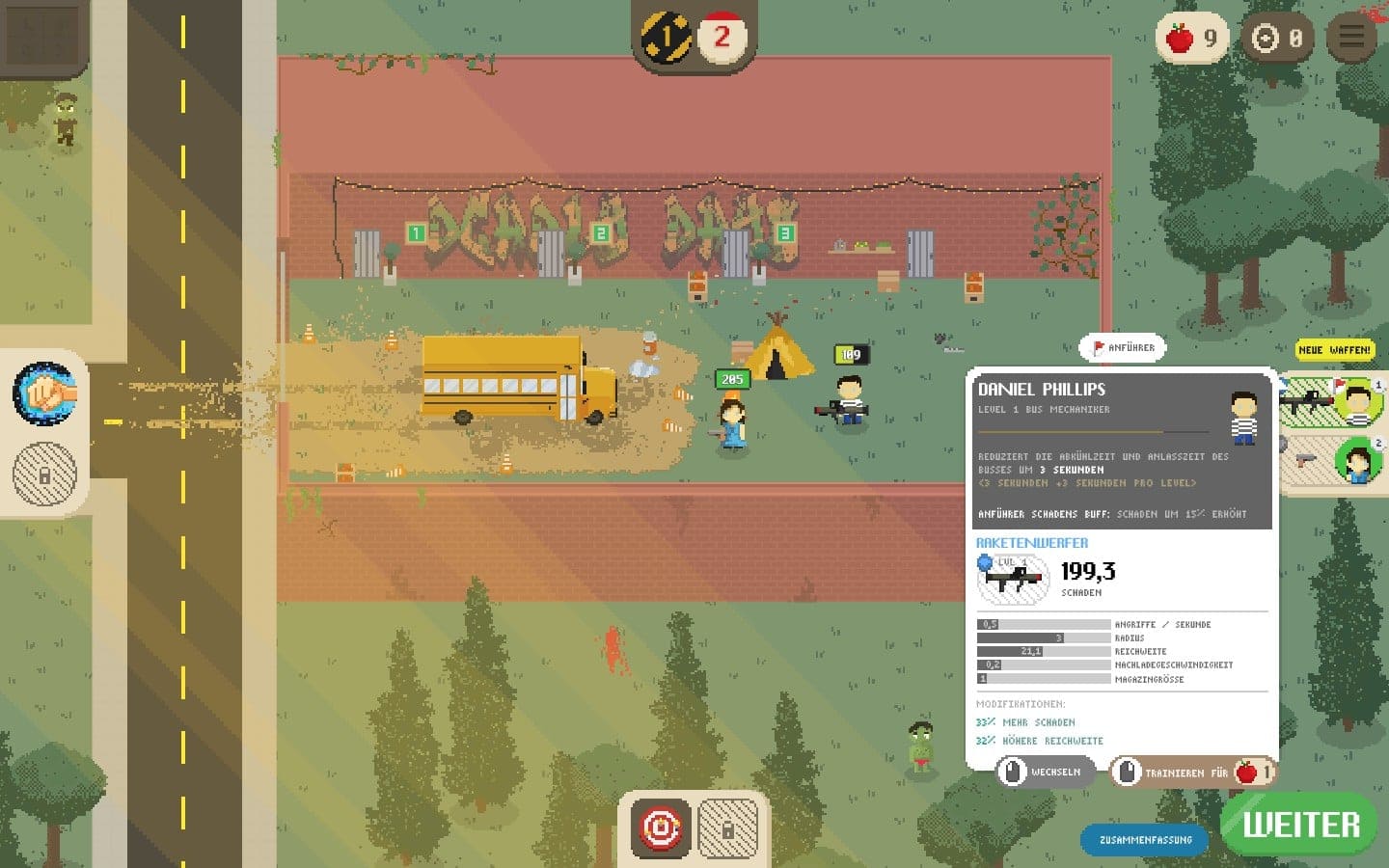
Task: Click the apple food counter
Action: 1192,39
